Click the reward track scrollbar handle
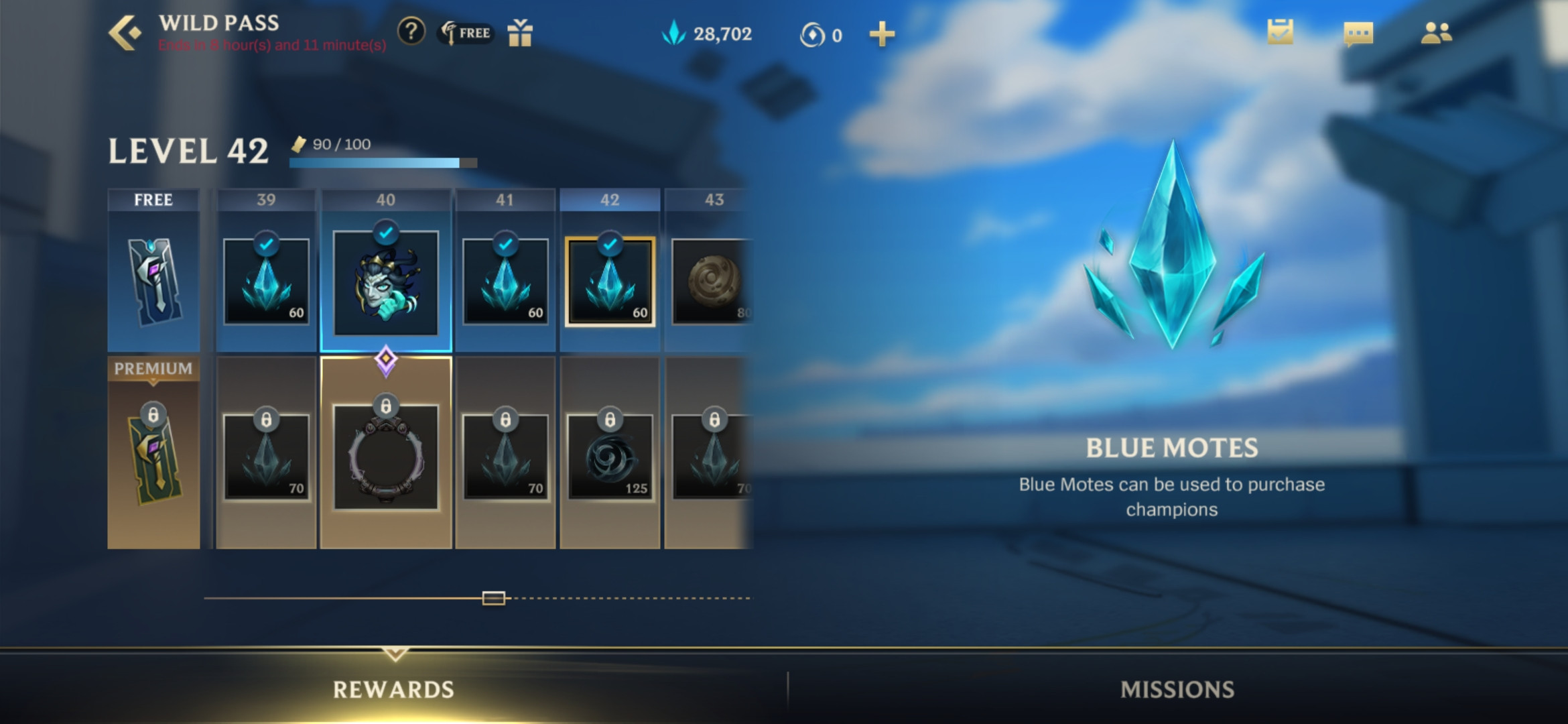The height and width of the screenshot is (724, 1568). [x=494, y=598]
